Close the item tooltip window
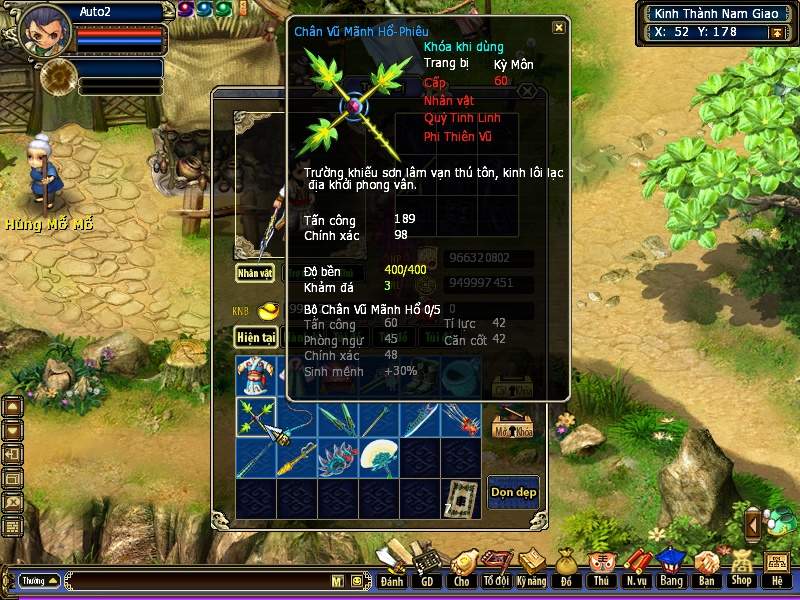The height and width of the screenshot is (600, 800). (x=559, y=27)
